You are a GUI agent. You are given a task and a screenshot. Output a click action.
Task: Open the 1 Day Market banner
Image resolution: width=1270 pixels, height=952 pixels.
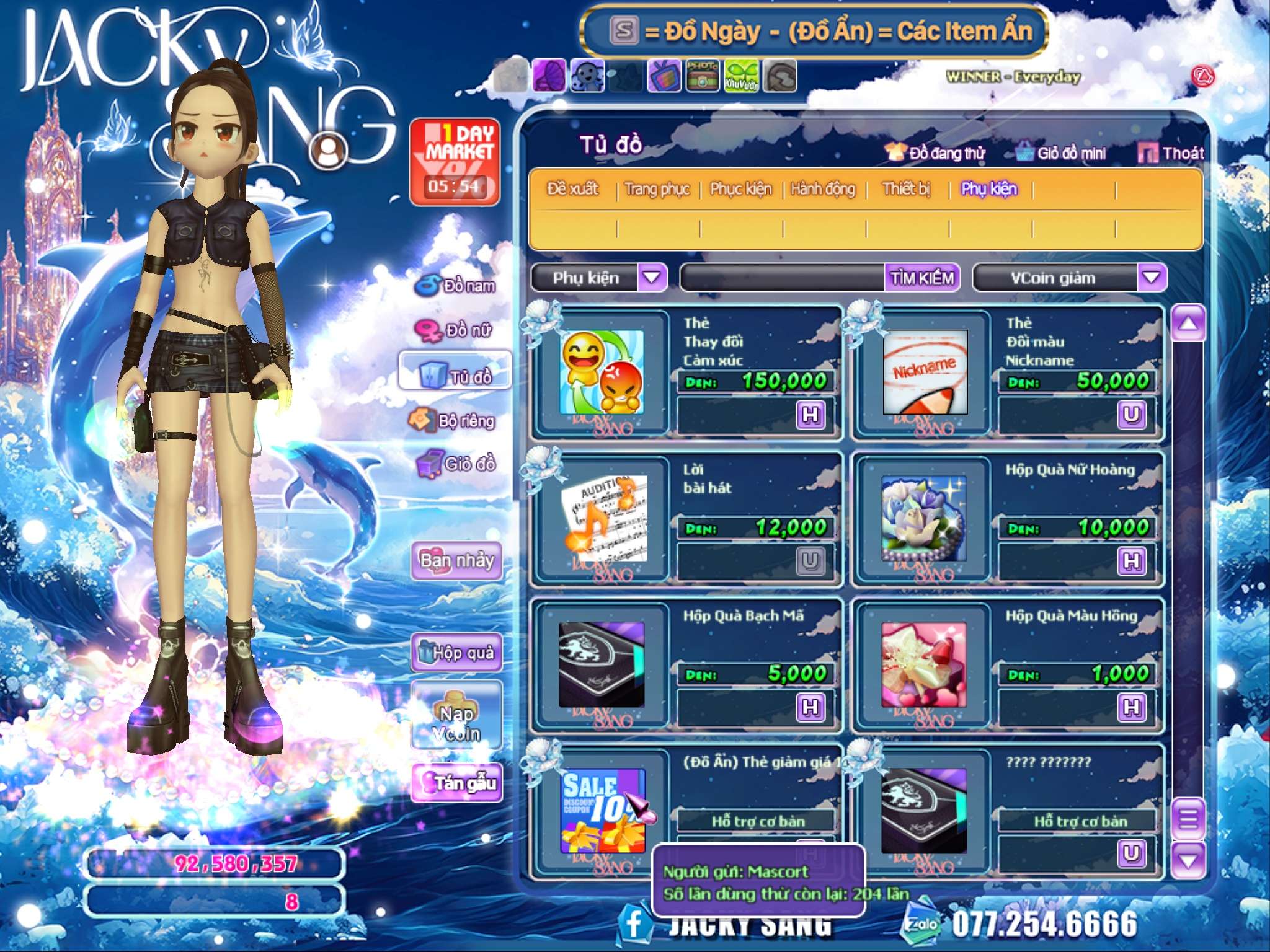(x=455, y=162)
